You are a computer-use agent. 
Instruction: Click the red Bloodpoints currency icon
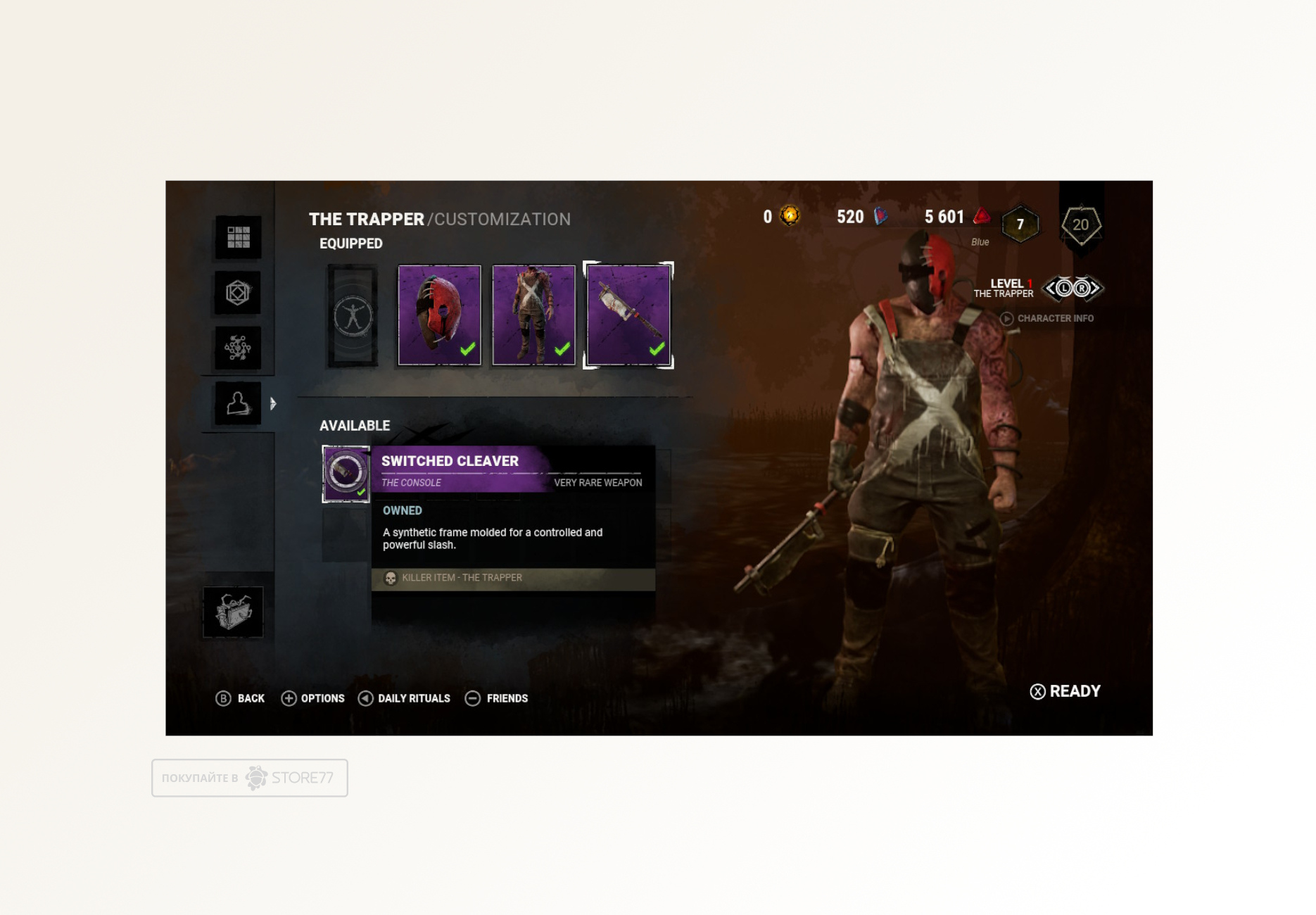(981, 217)
